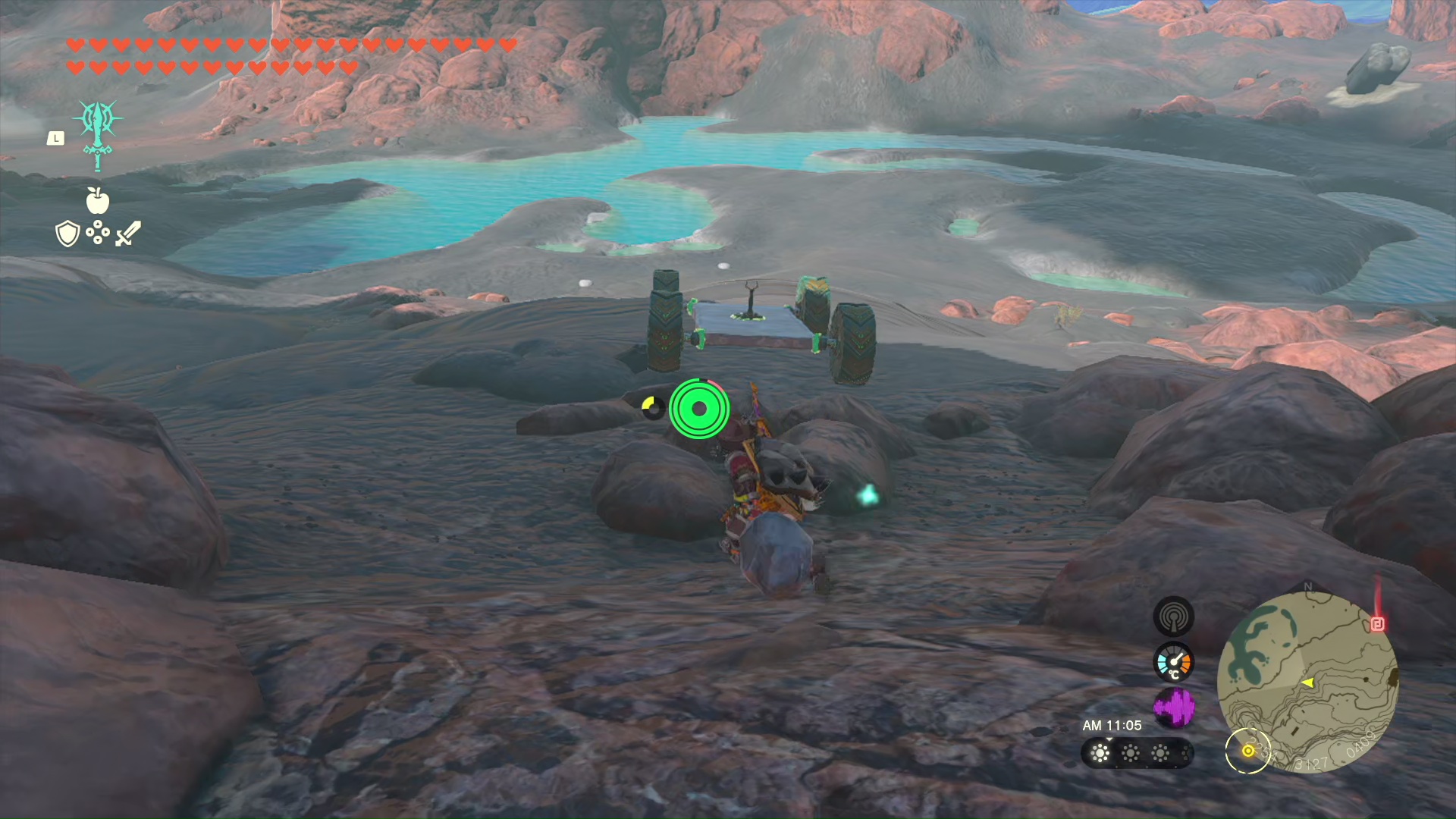Click the four-dot ability selector icon

(x=98, y=234)
